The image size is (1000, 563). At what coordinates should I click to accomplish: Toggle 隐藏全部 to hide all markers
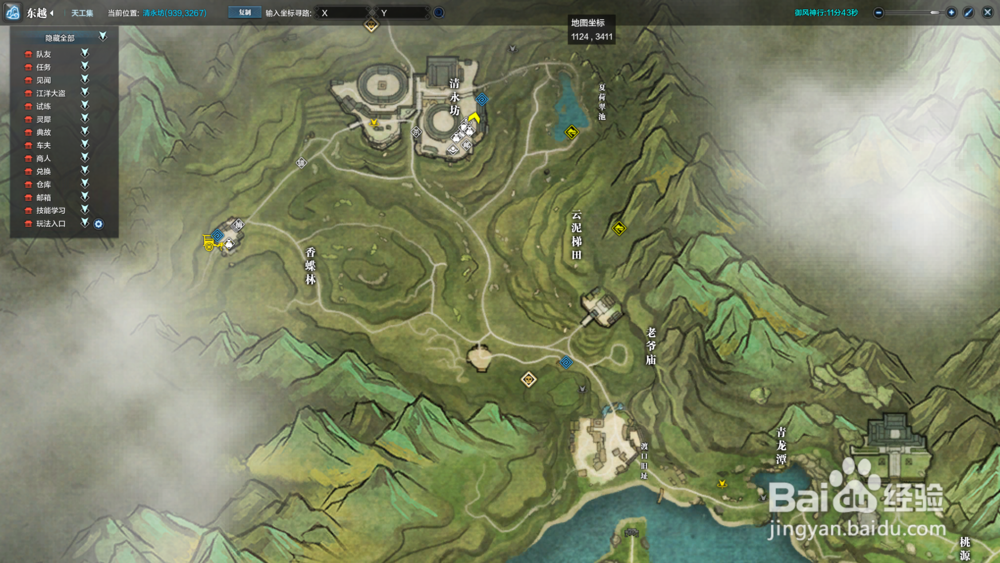(x=102, y=36)
